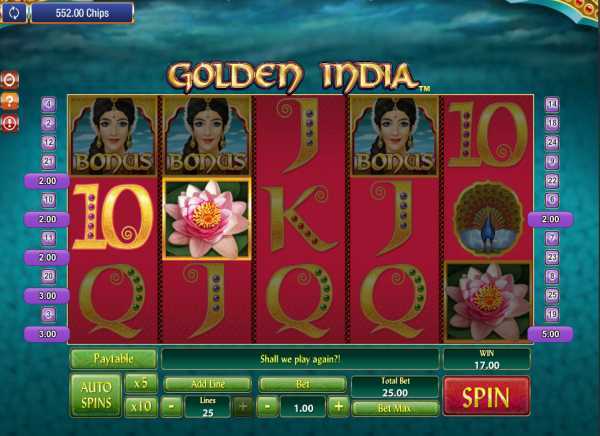
Task: Select payline number 19 marker
Action: point(552,315)
